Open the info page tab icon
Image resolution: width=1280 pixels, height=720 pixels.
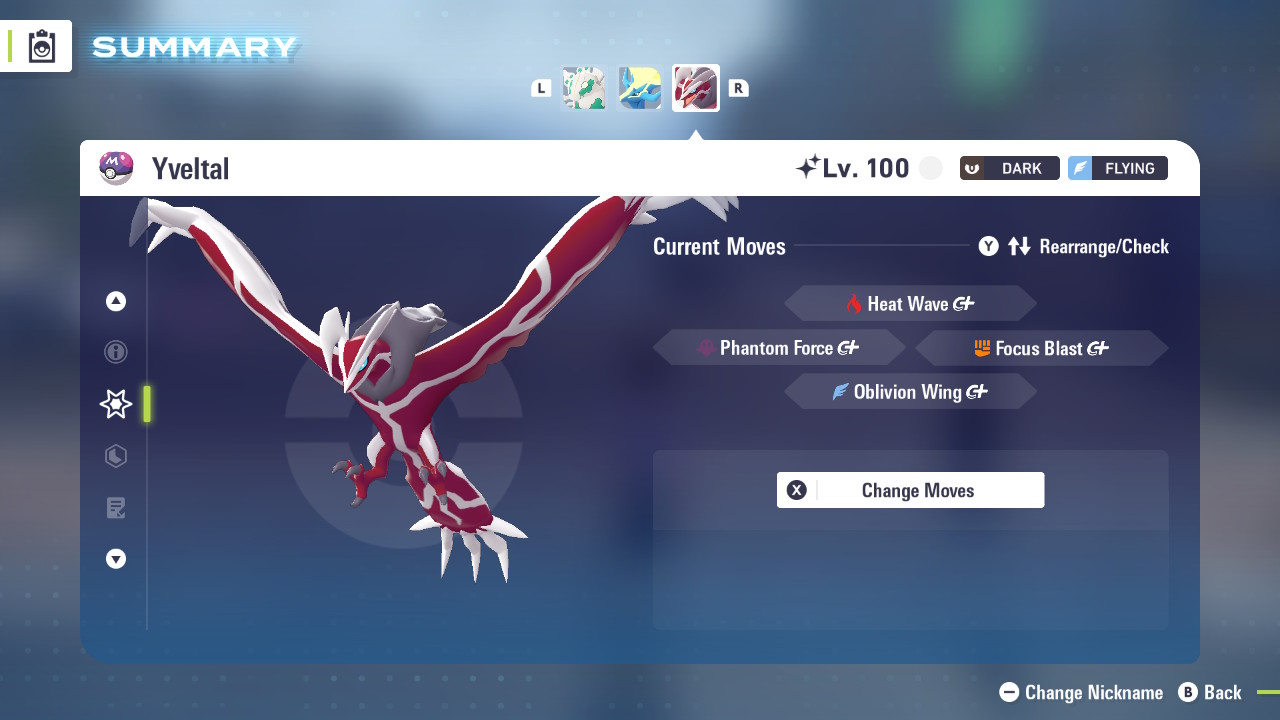pos(116,352)
